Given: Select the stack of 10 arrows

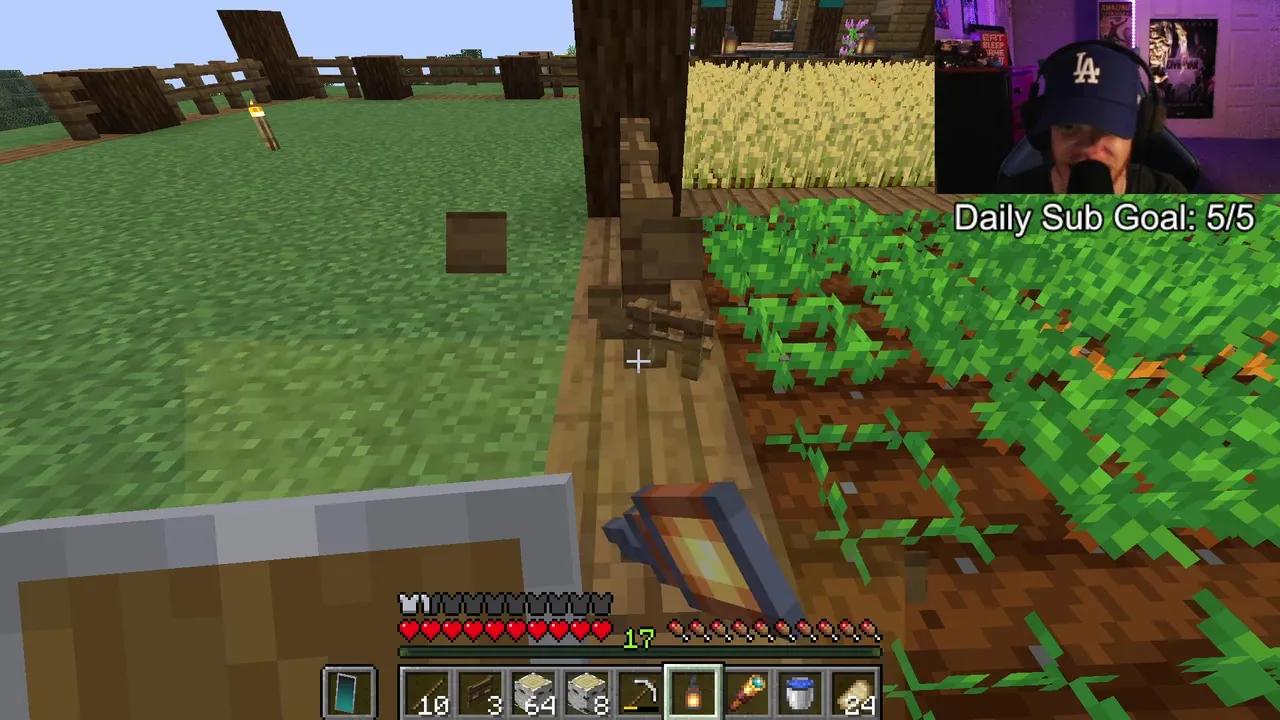Looking at the screenshot, I should [430, 690].
